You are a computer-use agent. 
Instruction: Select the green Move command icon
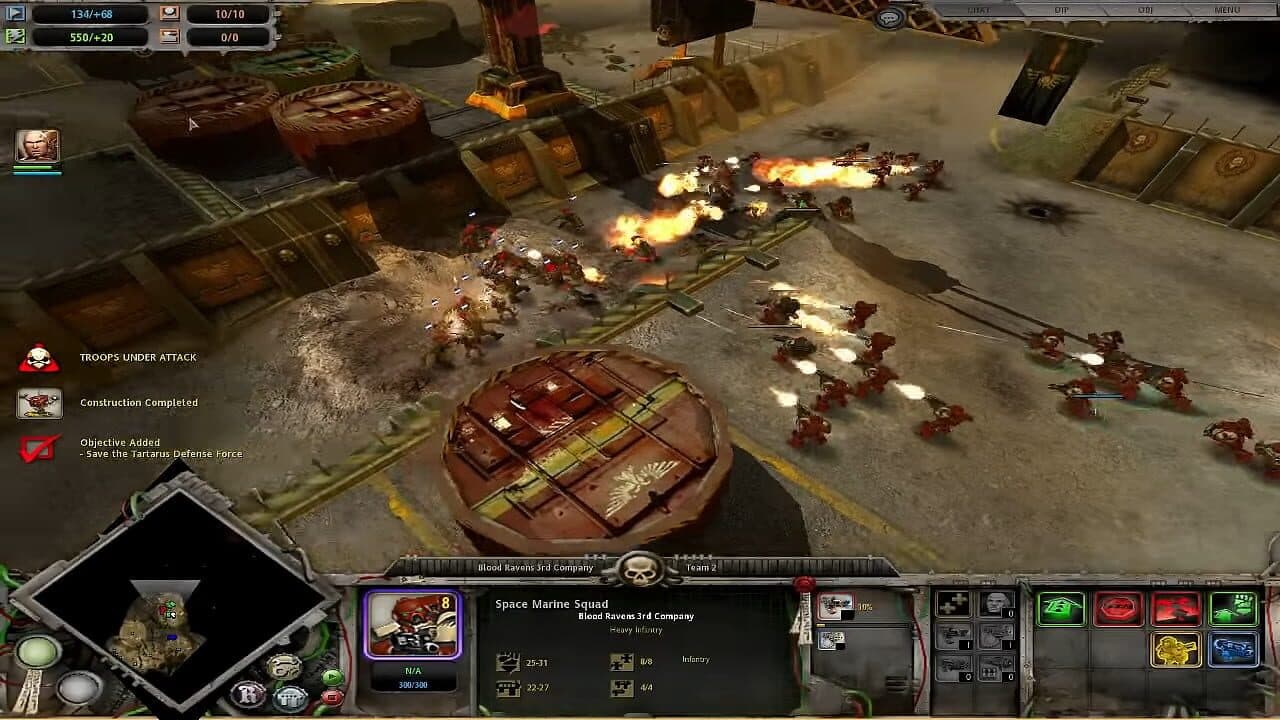click(1061, 608)
